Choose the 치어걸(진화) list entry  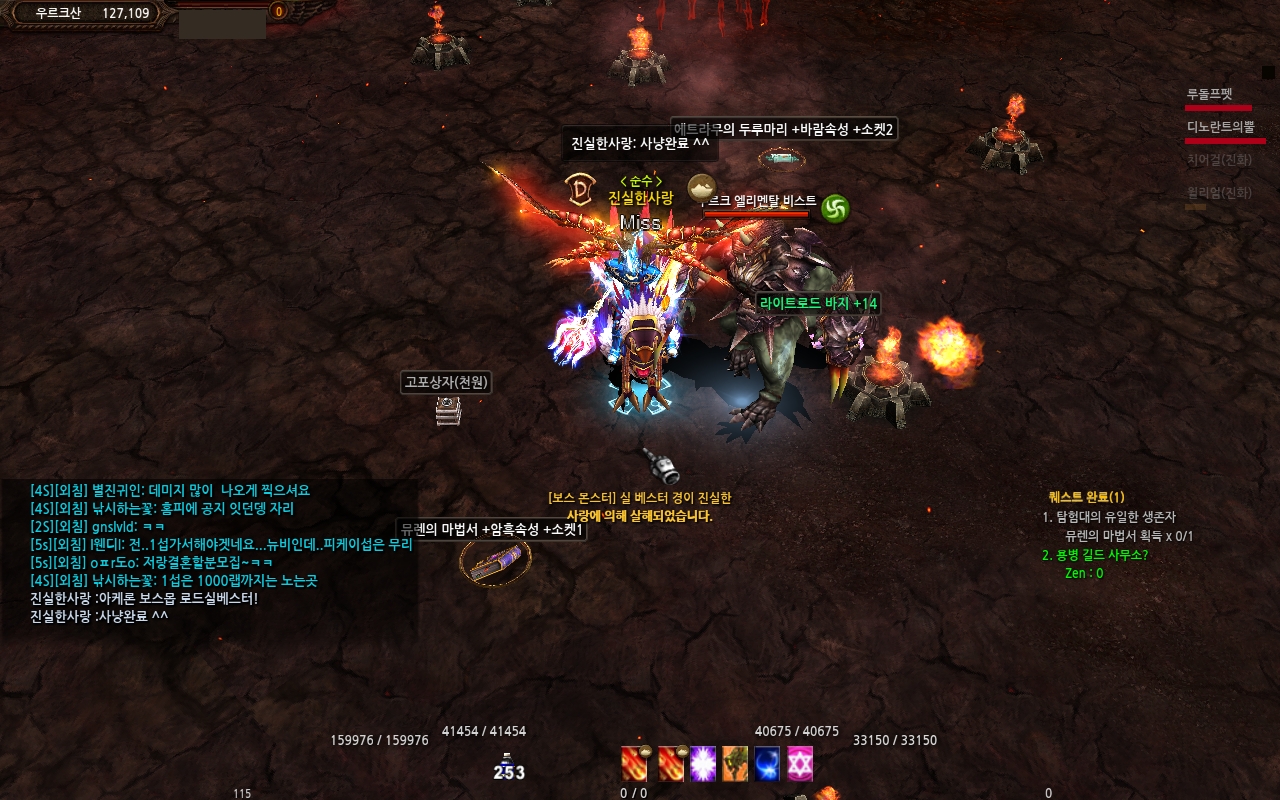point(1219,160)
